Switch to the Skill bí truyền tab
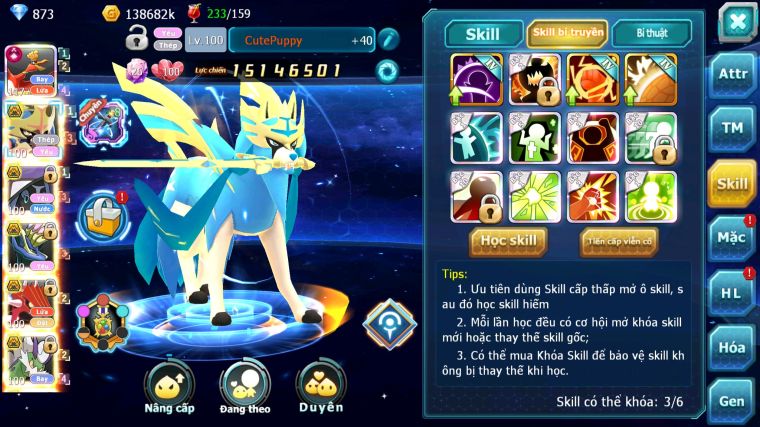 point(567,33)
